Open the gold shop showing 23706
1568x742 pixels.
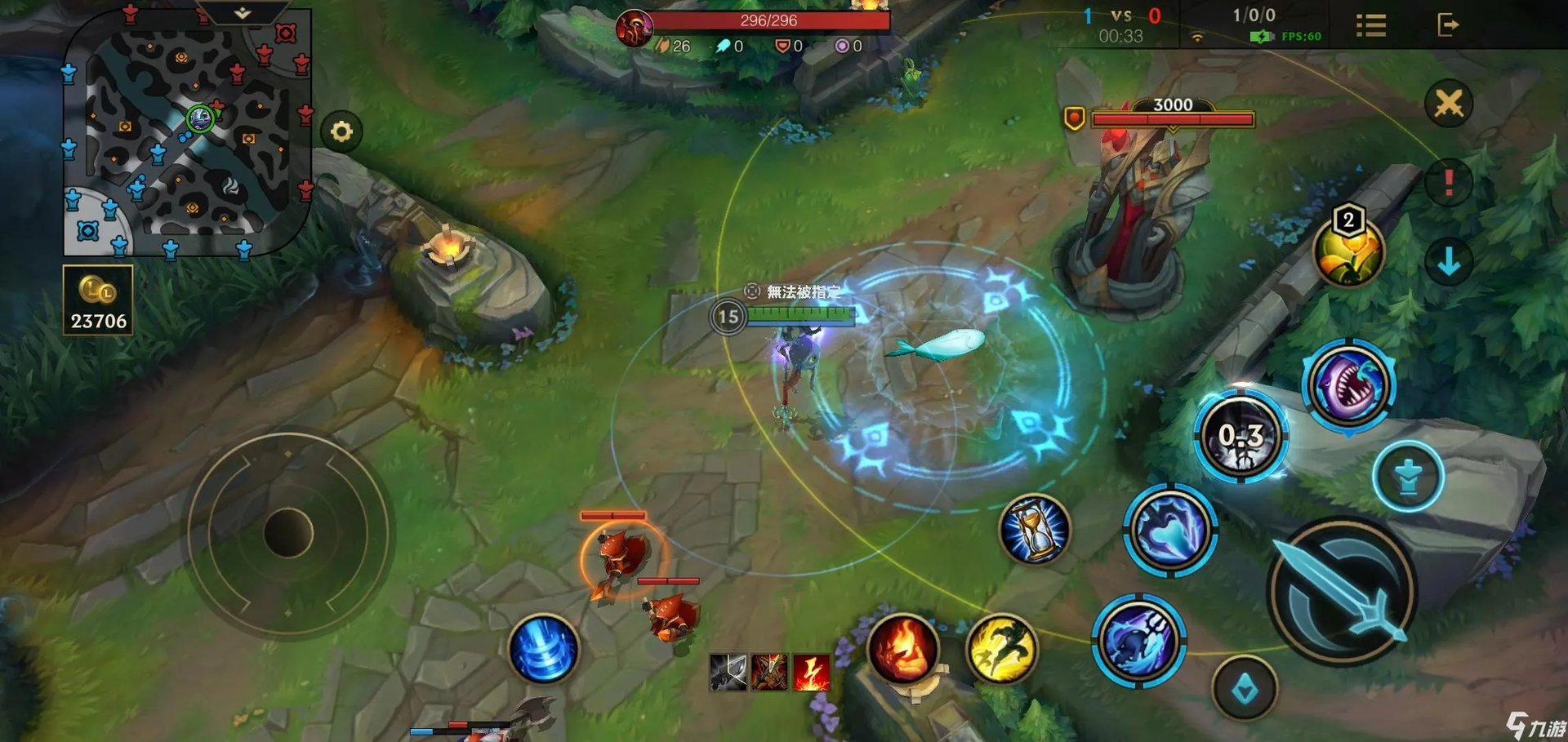(x=98, y=300)
